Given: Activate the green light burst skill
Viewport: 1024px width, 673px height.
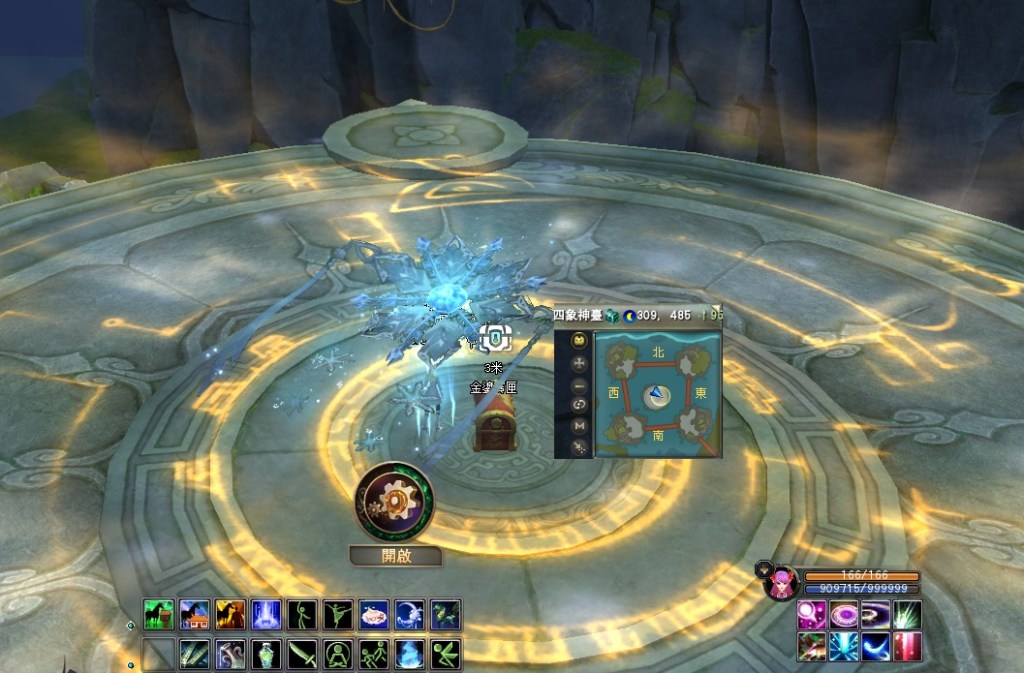Looking at the screenshot, I should pos(908,614).
